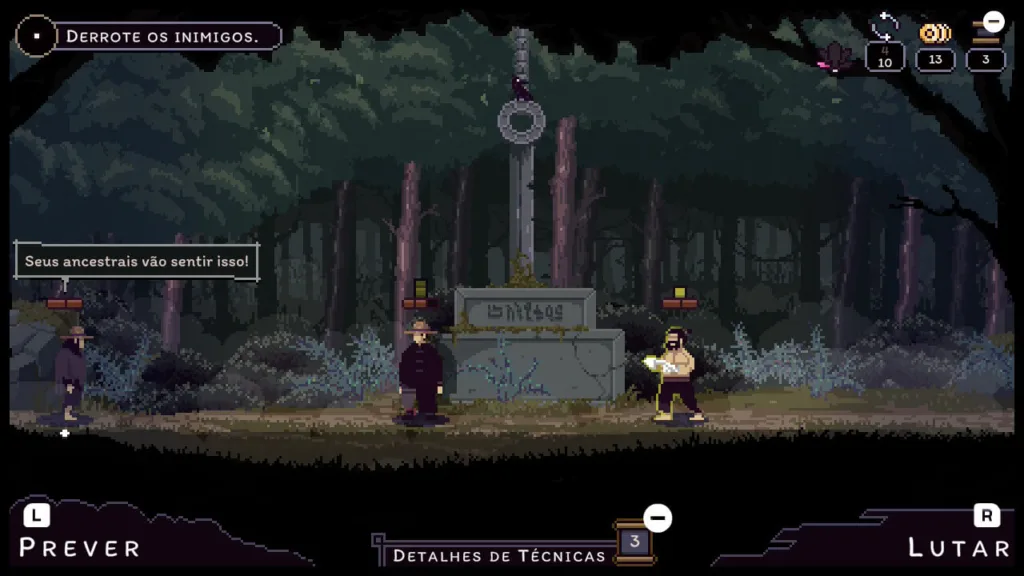Click the gold coins icon
The height and width of the screenshot is (576, 1024).
click(x=935, y=33)
